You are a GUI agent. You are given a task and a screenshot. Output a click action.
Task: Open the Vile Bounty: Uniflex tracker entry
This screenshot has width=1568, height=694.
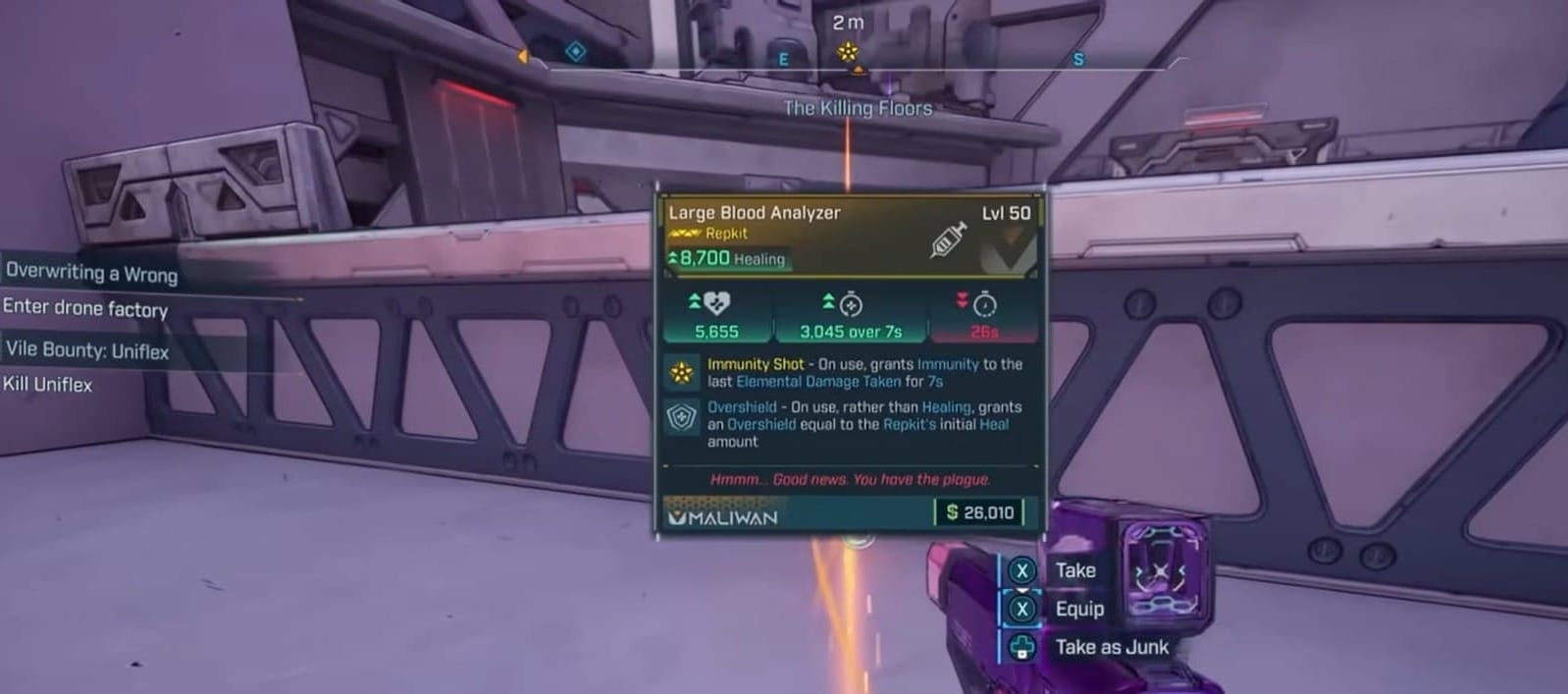(87, 349)
